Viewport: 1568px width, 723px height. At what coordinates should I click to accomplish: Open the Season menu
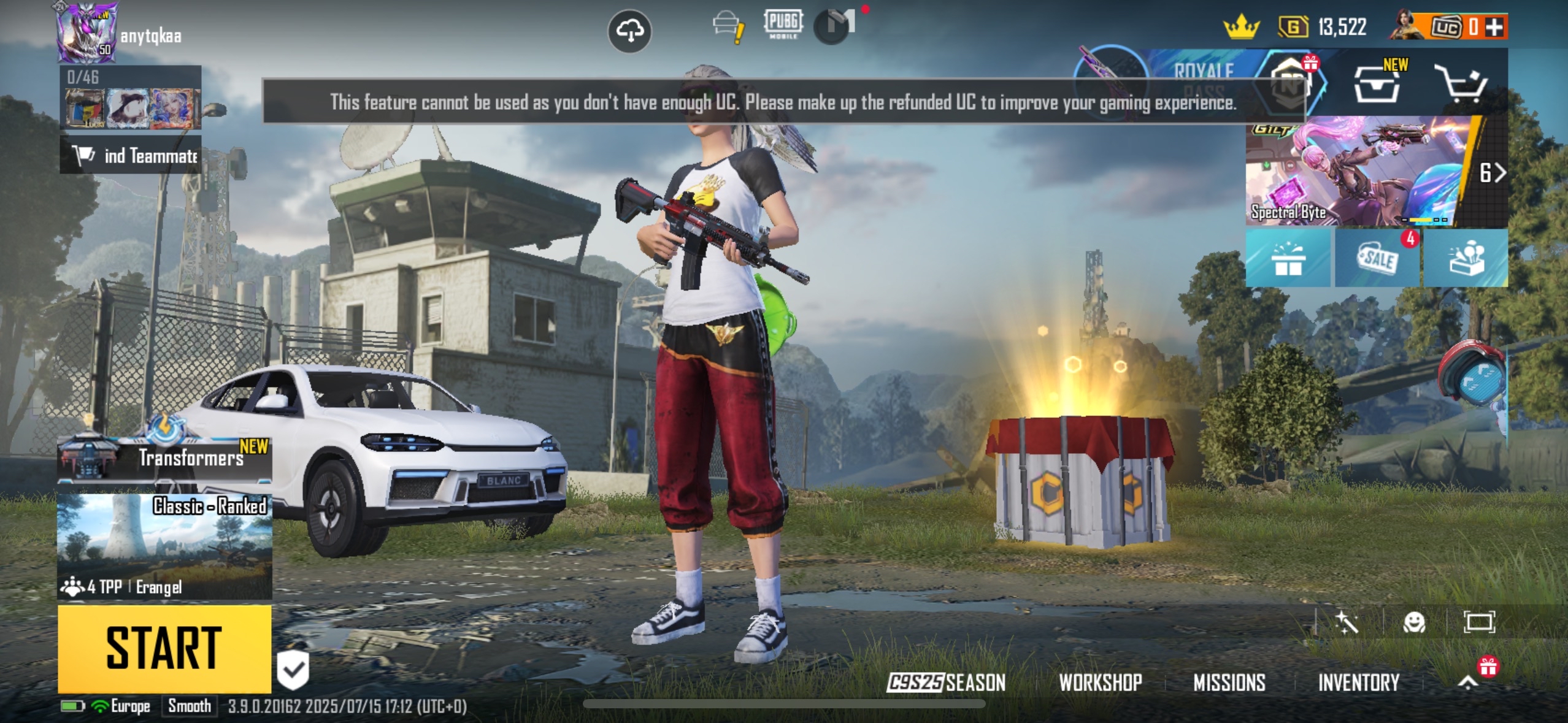pos(946,682)
